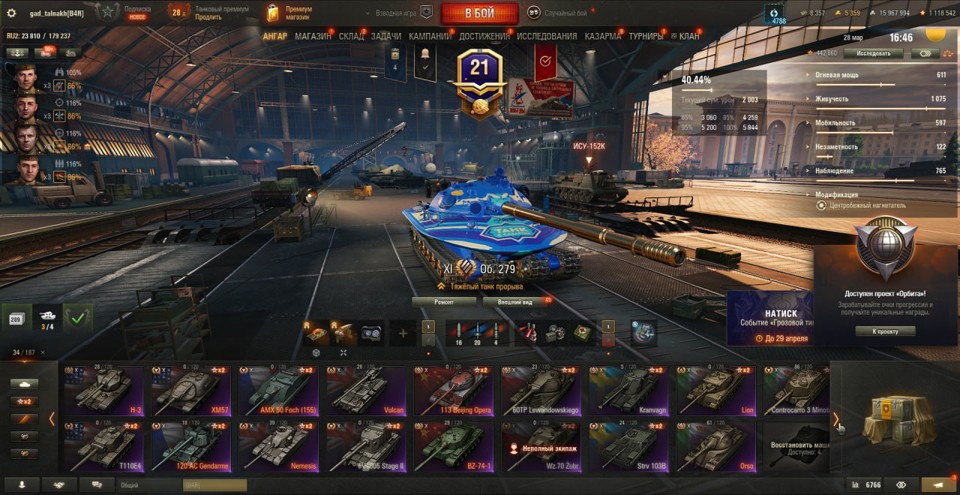
Task: Select the Strv 103B tank card
Action: 629,446
